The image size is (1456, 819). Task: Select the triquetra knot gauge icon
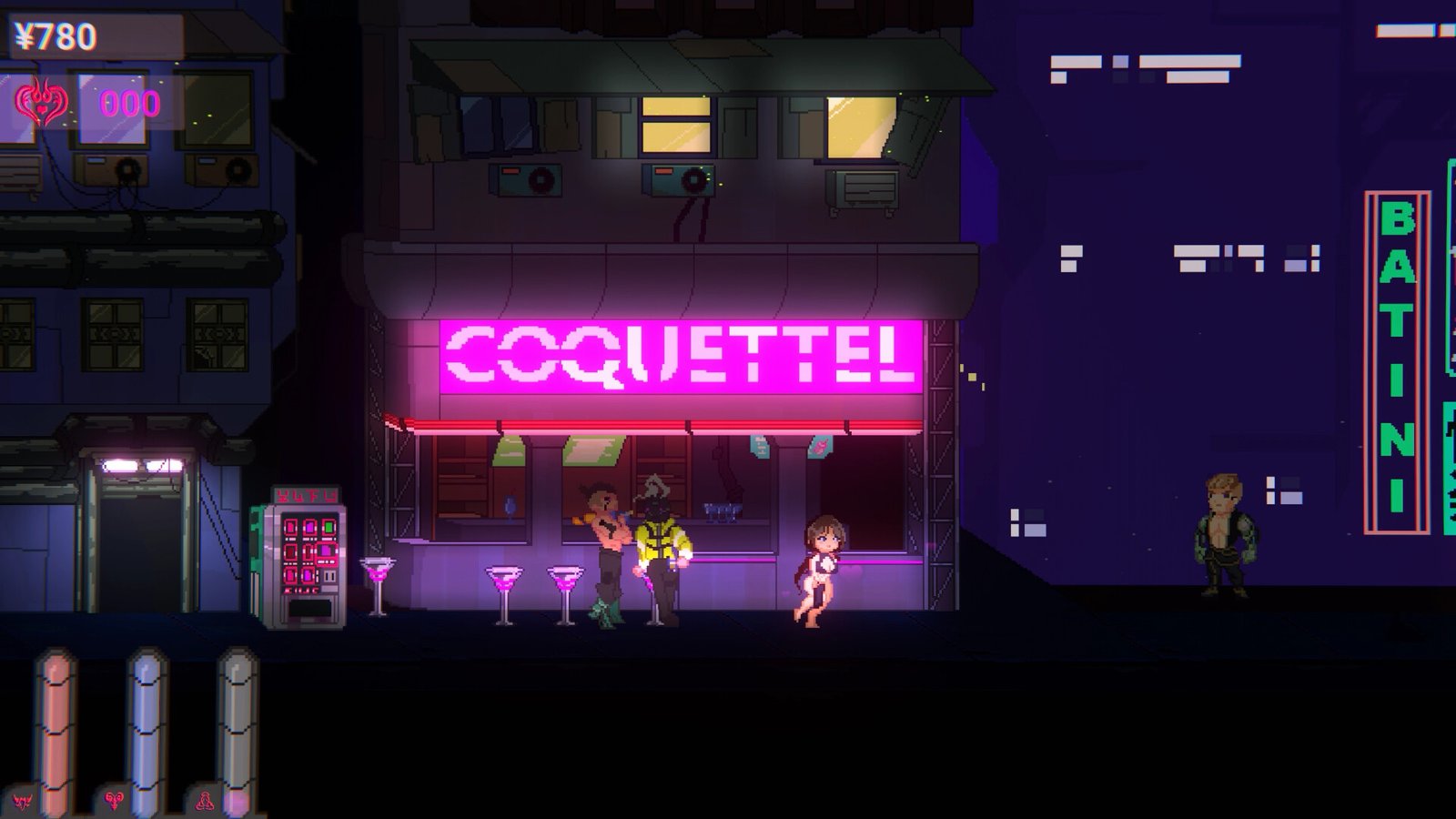point(205,801)
